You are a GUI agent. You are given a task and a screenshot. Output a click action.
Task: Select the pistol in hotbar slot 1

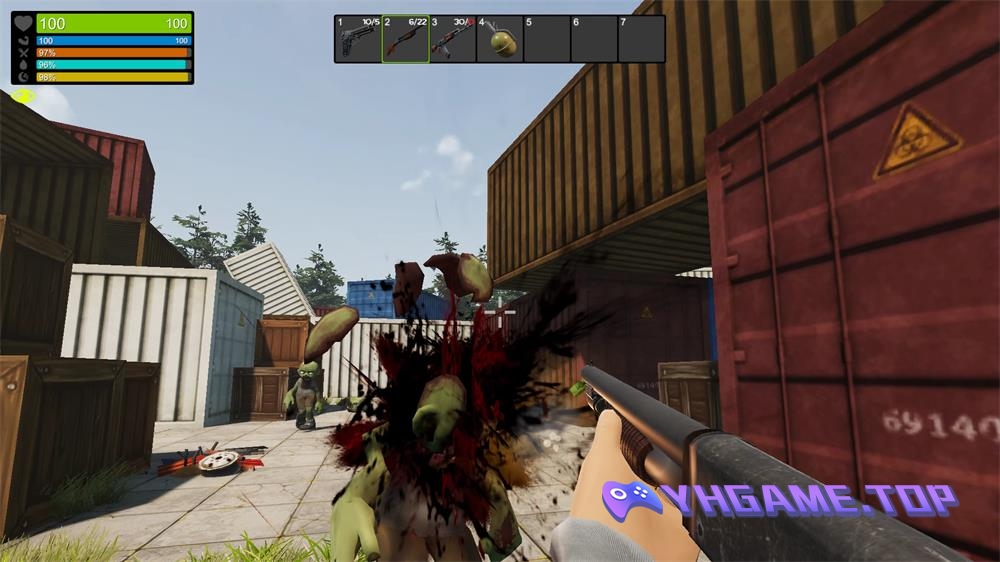click(x=358, y=39)
